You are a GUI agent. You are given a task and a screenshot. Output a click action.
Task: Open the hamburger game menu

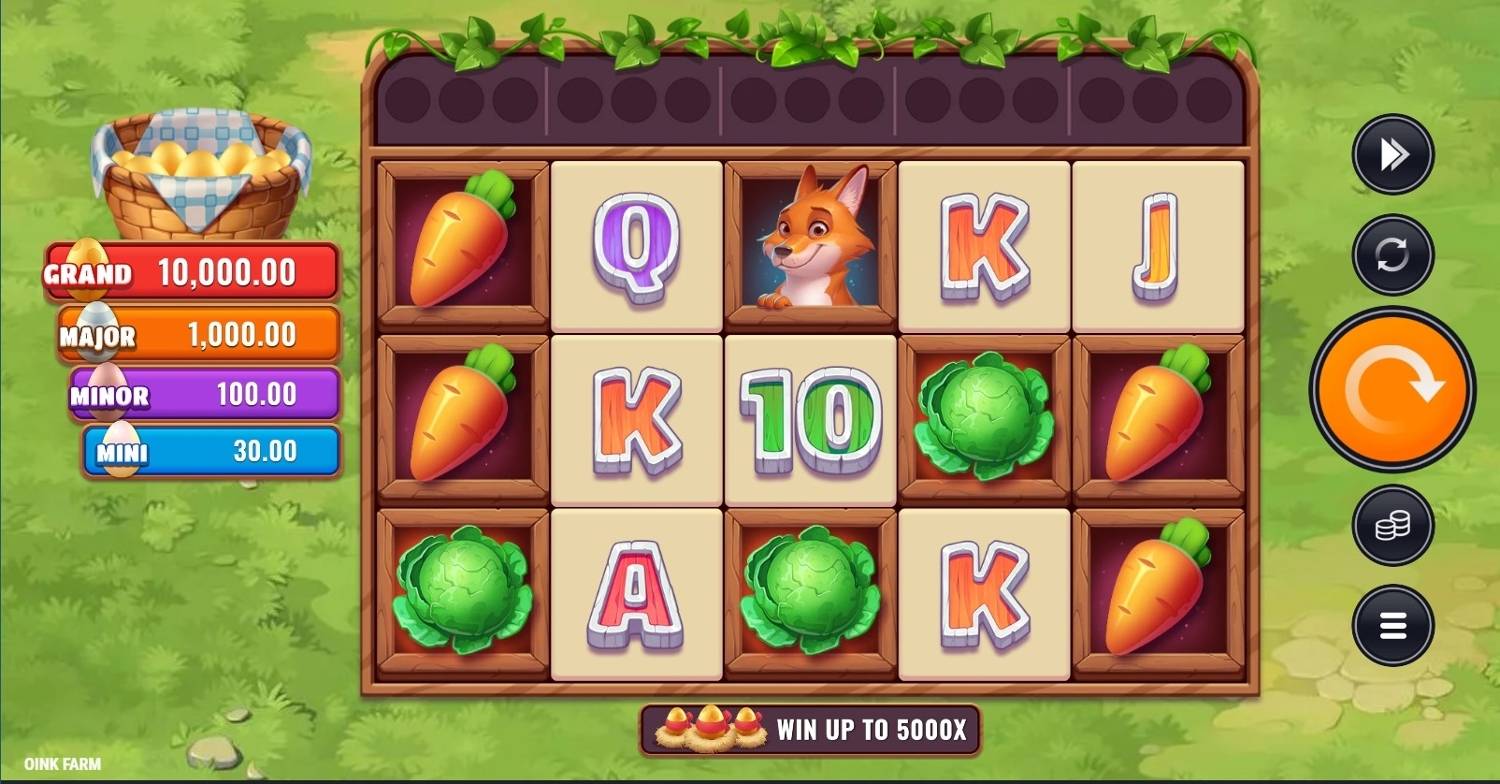[1392, 625]
